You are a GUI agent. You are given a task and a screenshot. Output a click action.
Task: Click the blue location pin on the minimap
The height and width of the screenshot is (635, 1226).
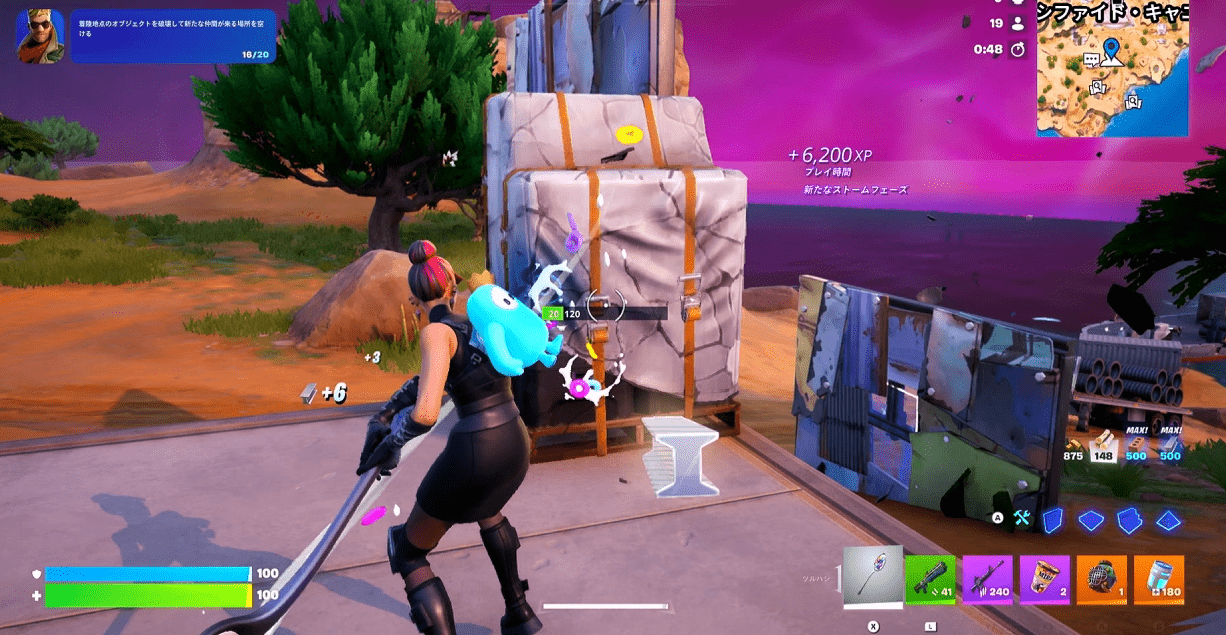point(1111,48)
